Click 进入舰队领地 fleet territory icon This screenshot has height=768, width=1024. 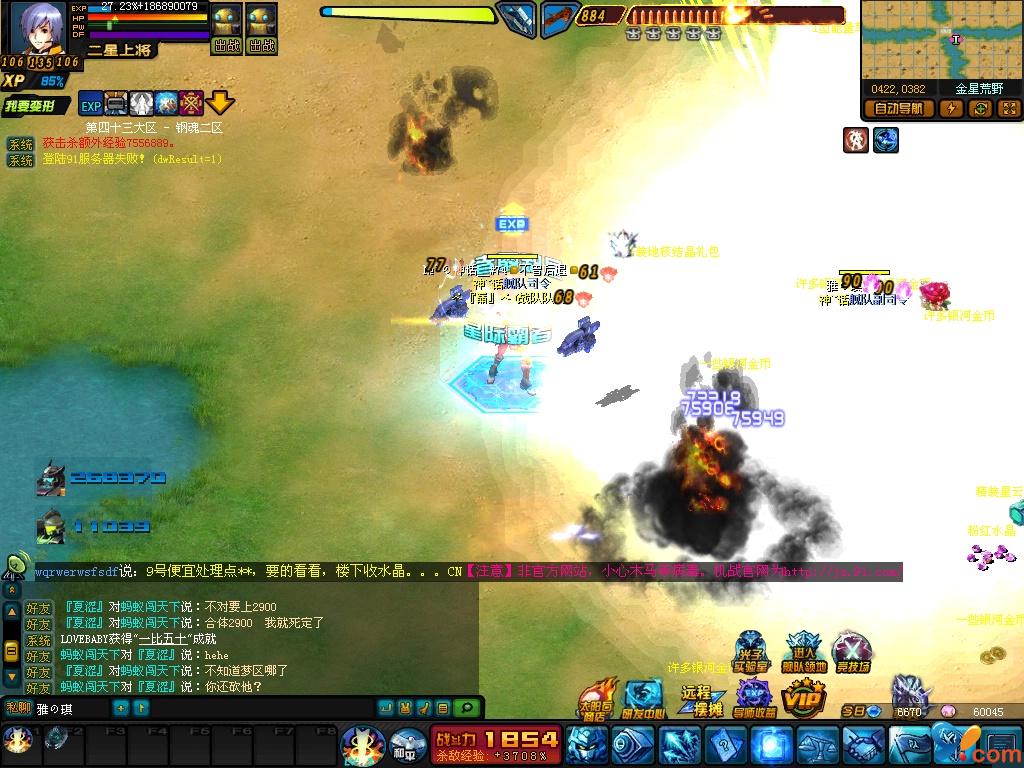point(805,653)
